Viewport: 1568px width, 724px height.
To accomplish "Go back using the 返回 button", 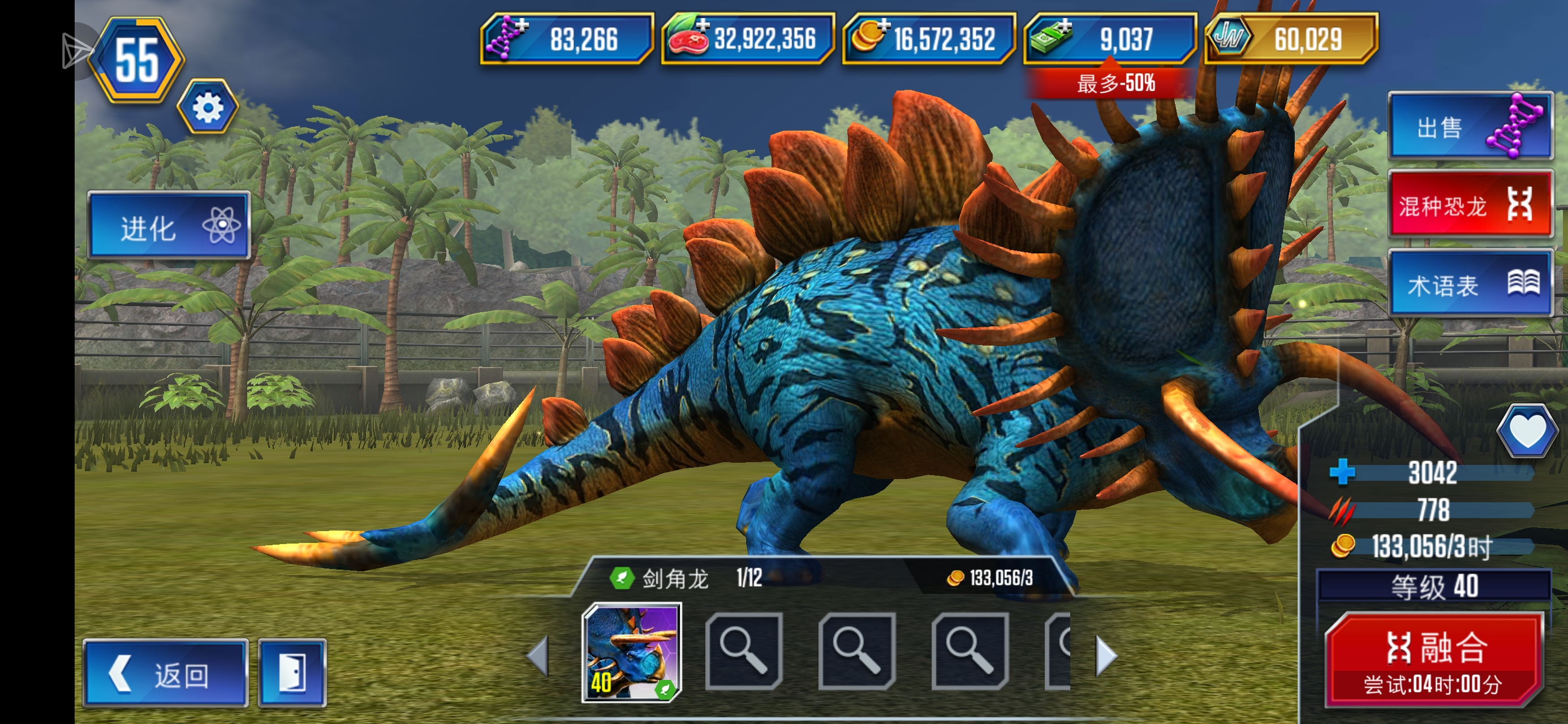I will click(166, 674).
